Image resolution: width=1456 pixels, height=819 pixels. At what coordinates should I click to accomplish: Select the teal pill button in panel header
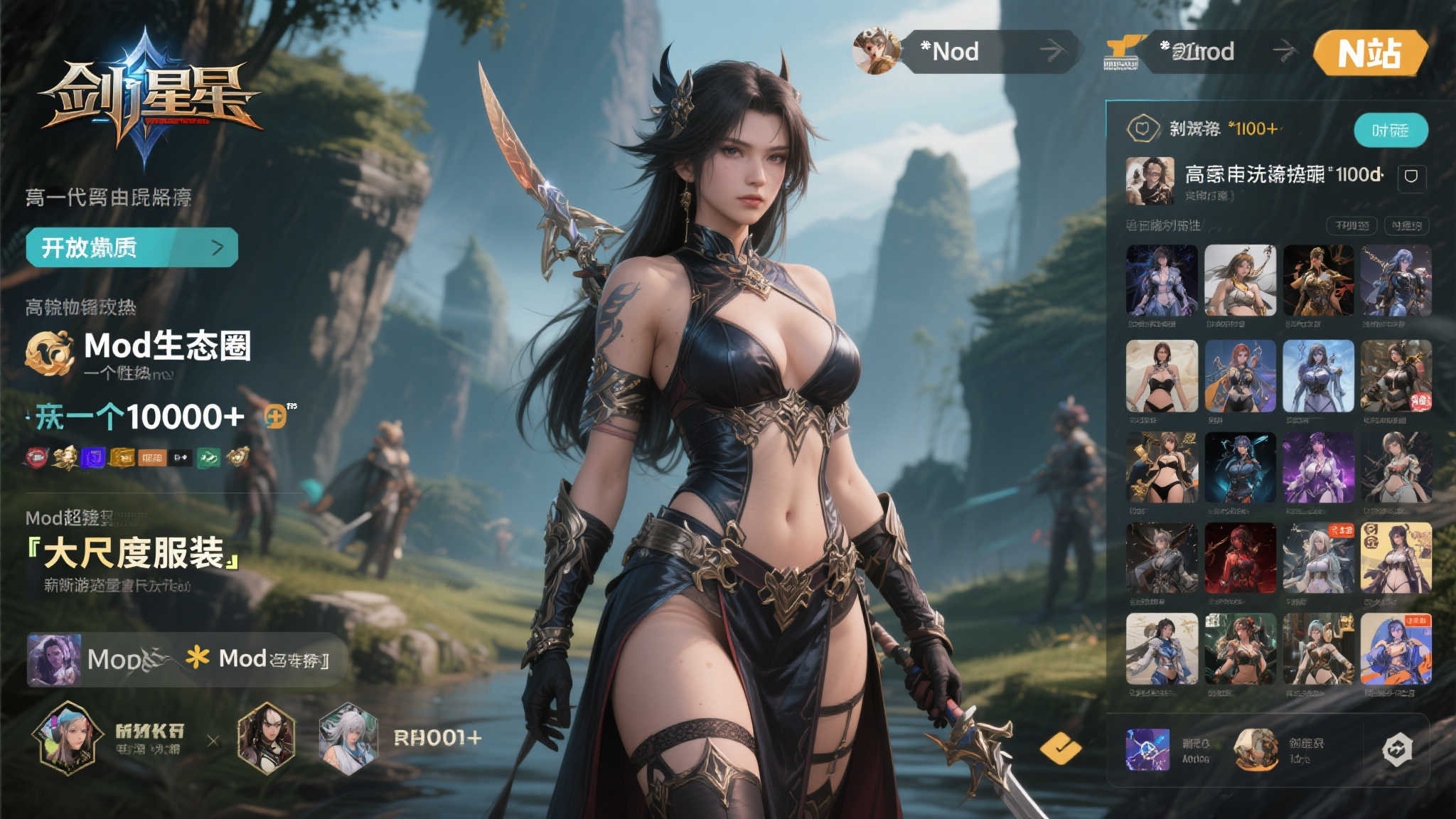coord(1390,130)
